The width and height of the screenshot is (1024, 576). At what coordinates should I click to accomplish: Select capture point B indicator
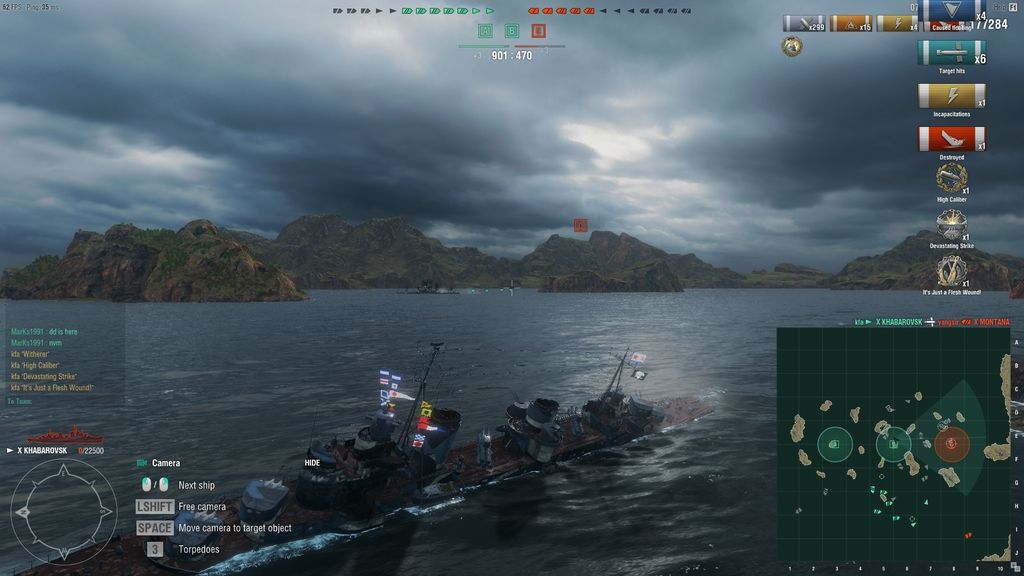[512, 31]
